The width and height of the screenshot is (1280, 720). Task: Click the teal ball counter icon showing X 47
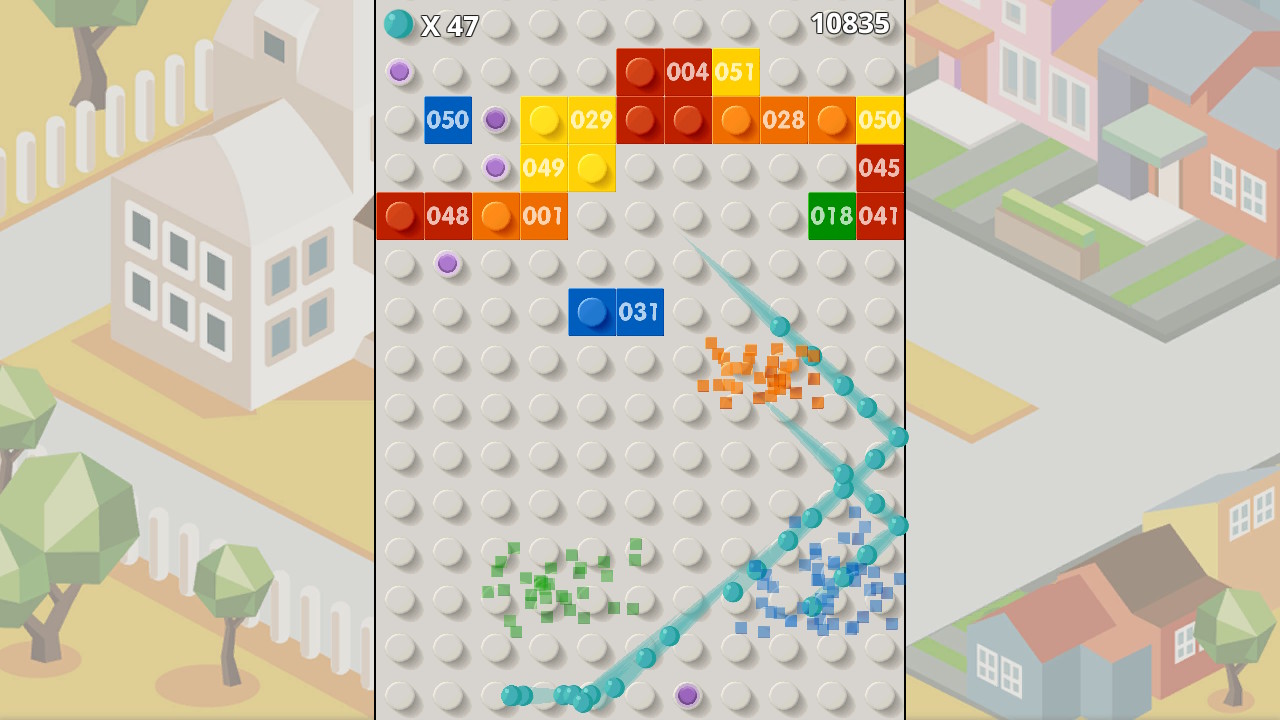coord(399,22)
